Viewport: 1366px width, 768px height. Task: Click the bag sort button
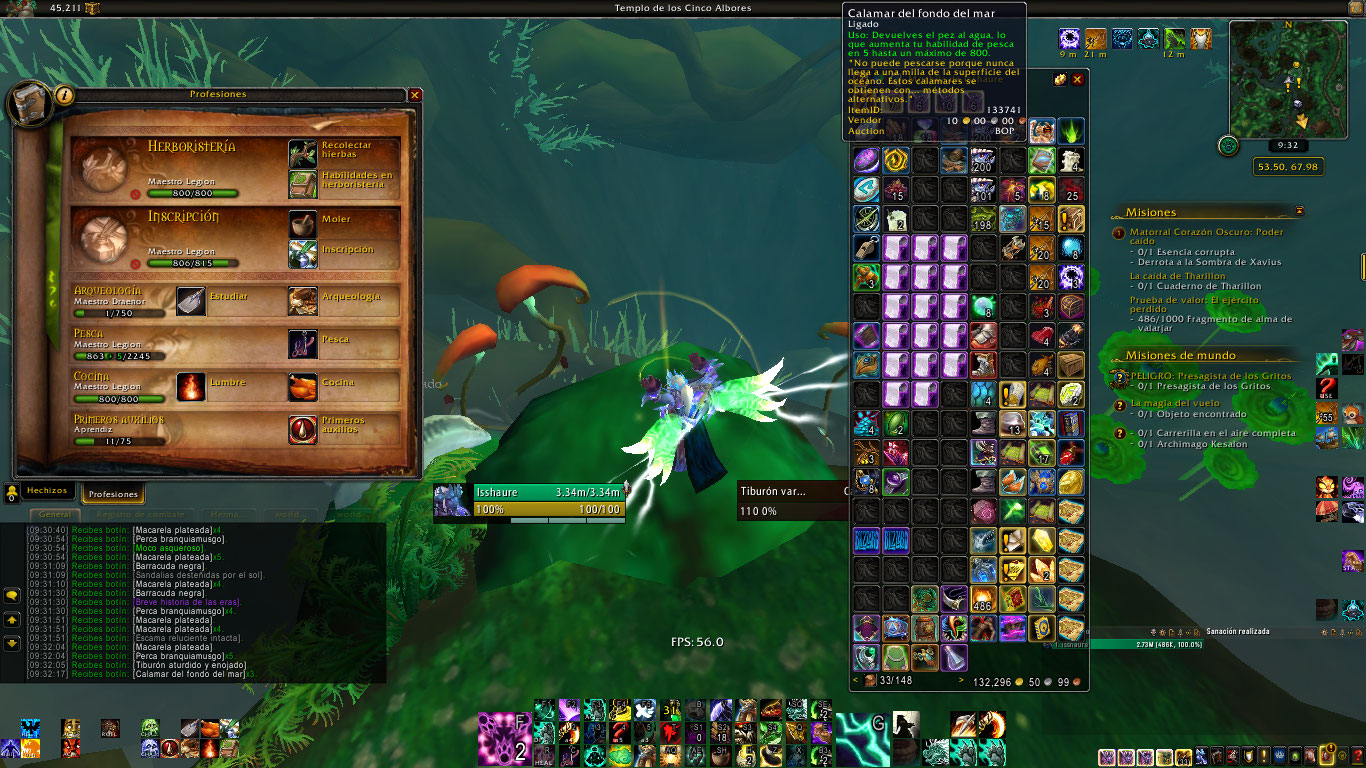coord(1060,79)
